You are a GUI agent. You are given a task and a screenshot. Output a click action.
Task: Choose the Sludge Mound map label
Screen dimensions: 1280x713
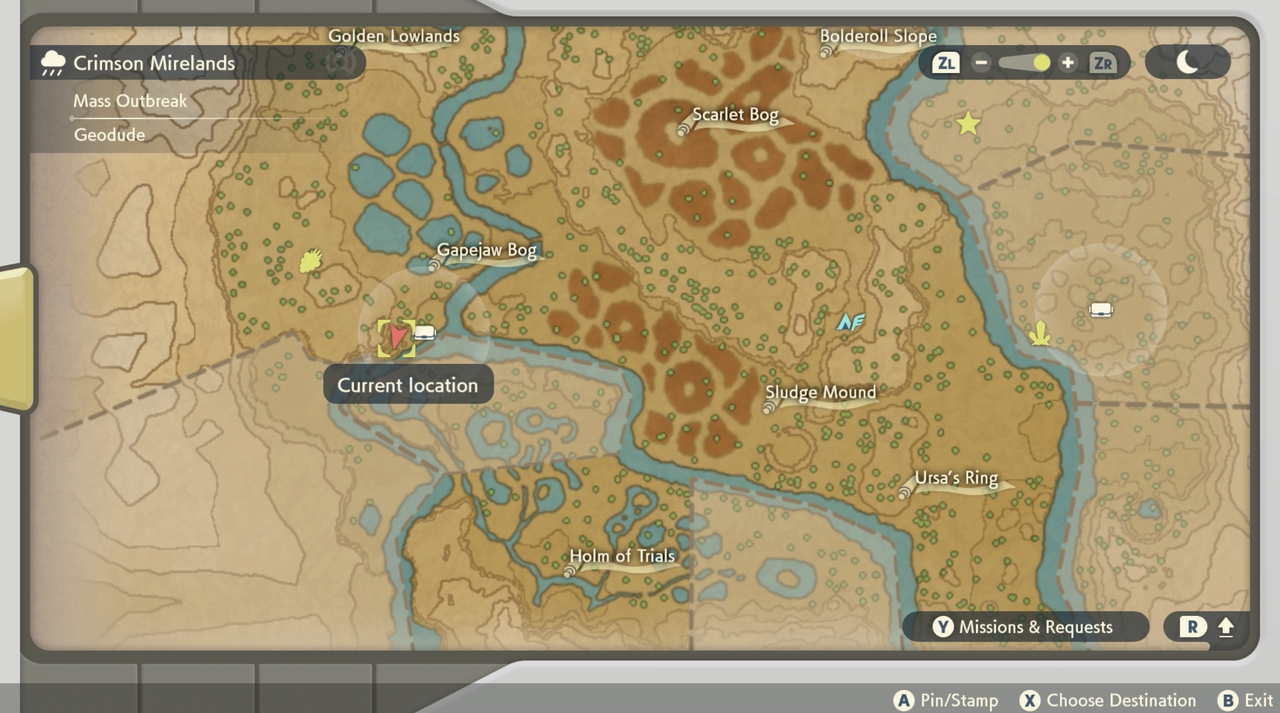pos(820,393)
